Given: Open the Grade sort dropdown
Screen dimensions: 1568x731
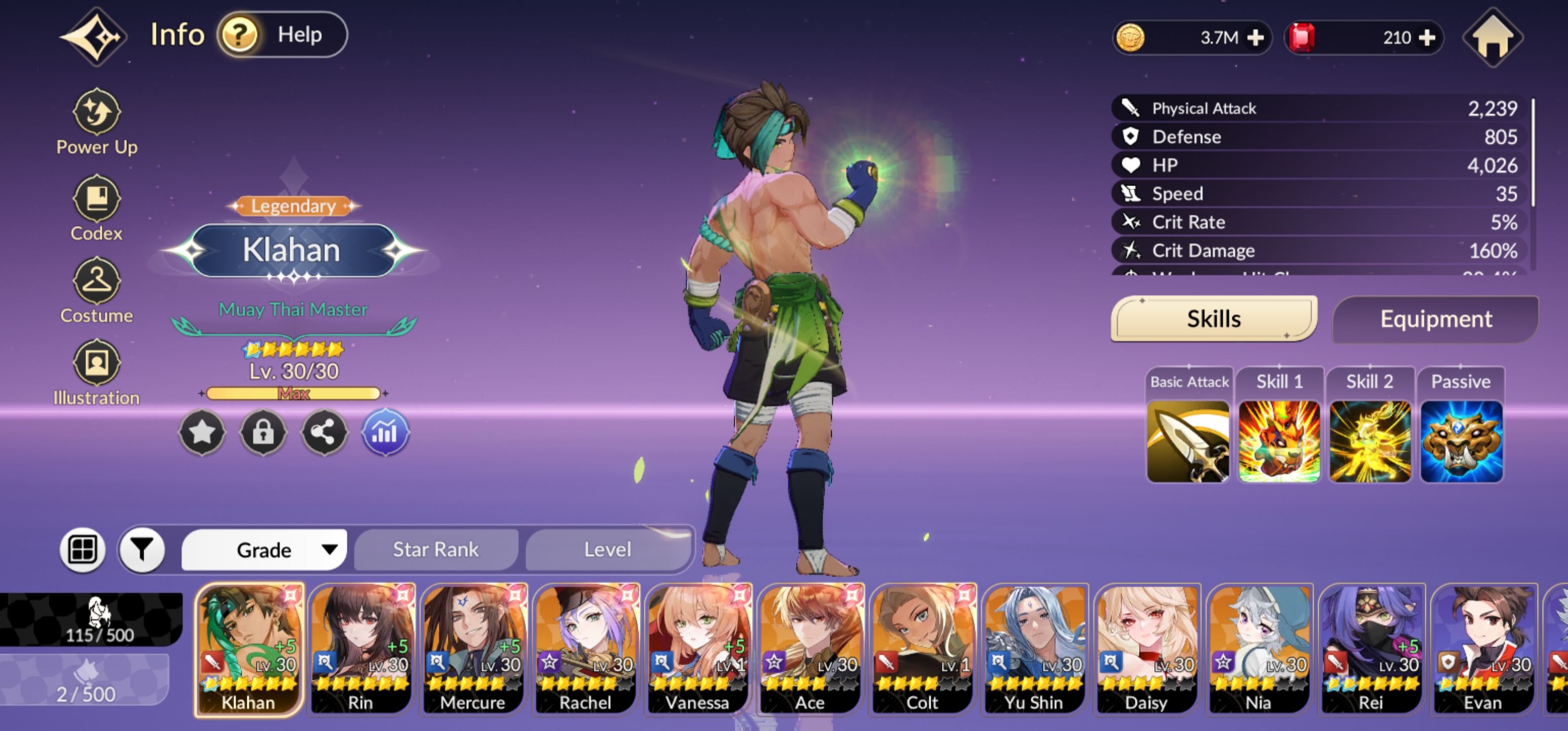Looking at the screenshot, I should 265,550.
